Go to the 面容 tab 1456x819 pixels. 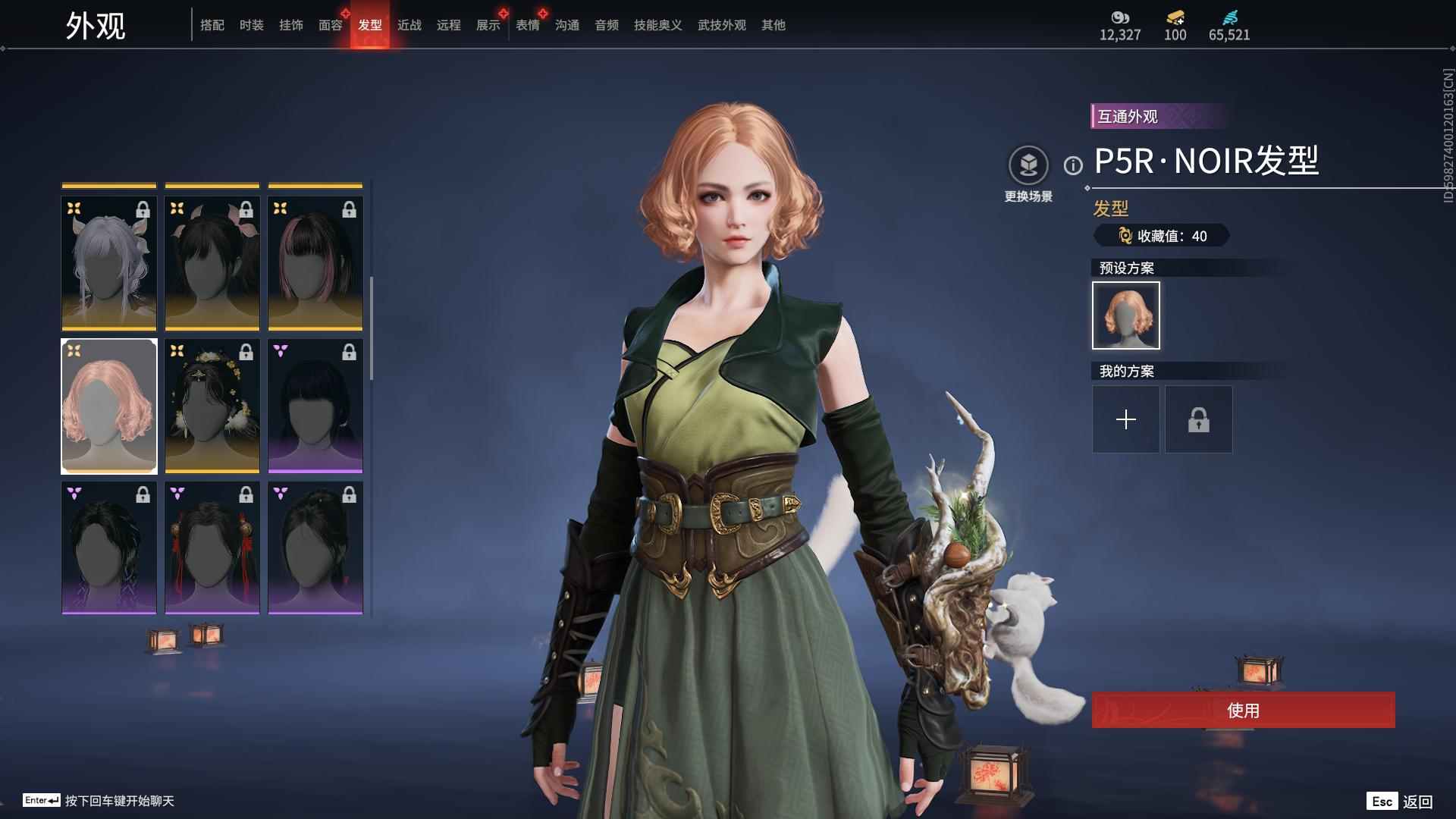(330, 25)
